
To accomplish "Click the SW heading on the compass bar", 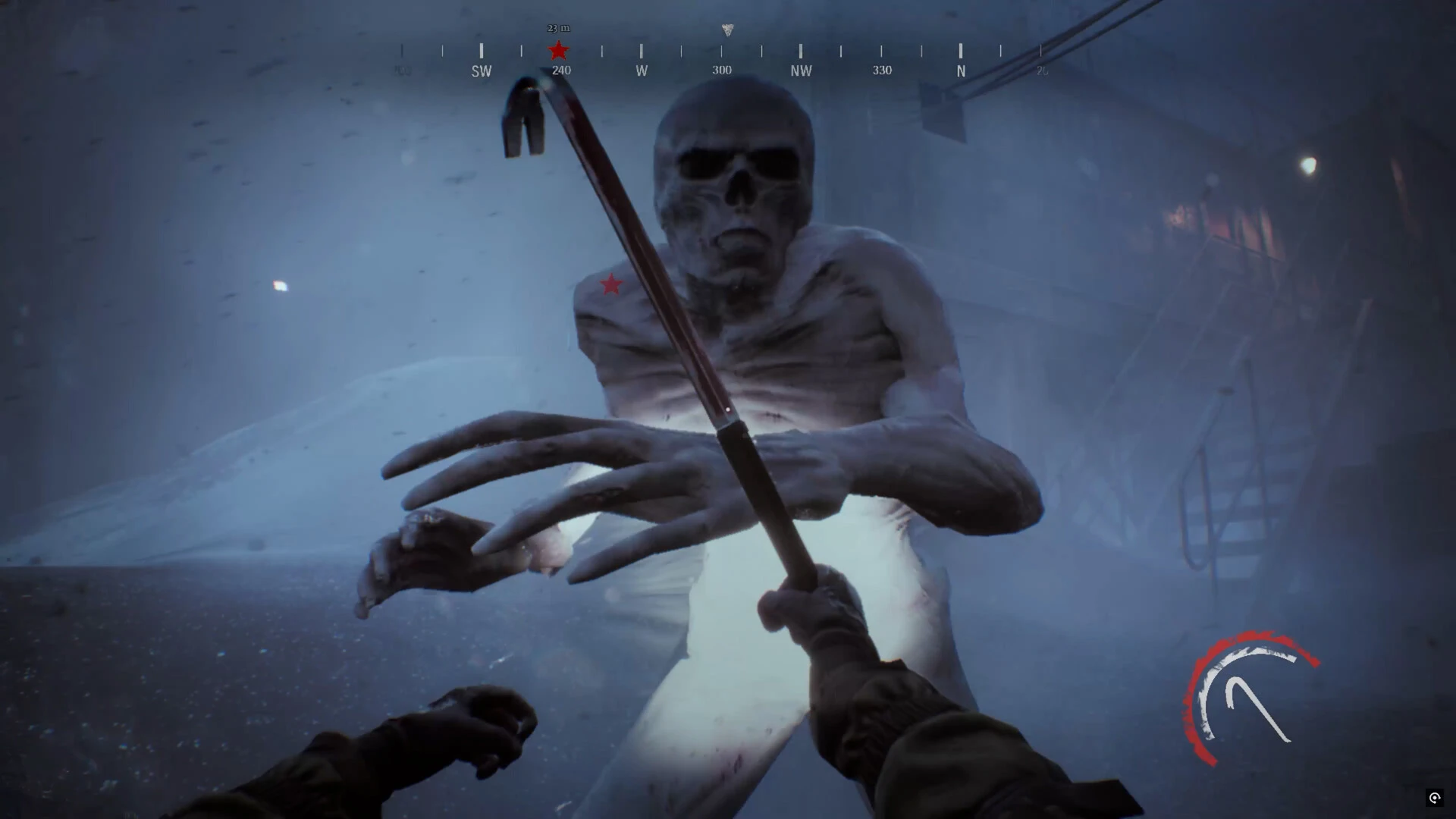I will 482,70.
